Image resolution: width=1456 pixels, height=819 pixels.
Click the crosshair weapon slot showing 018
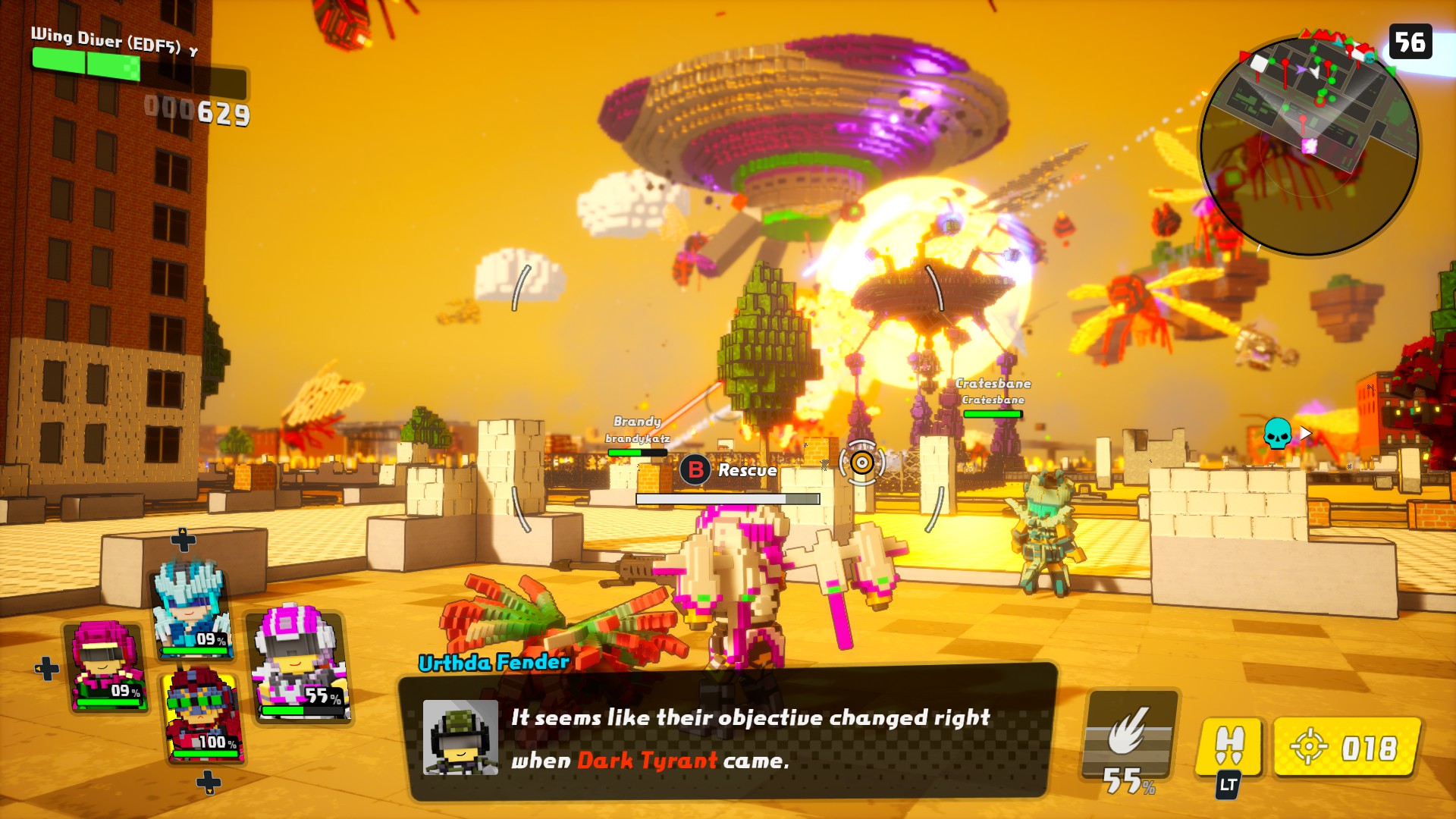click(x=1346, y=748)
